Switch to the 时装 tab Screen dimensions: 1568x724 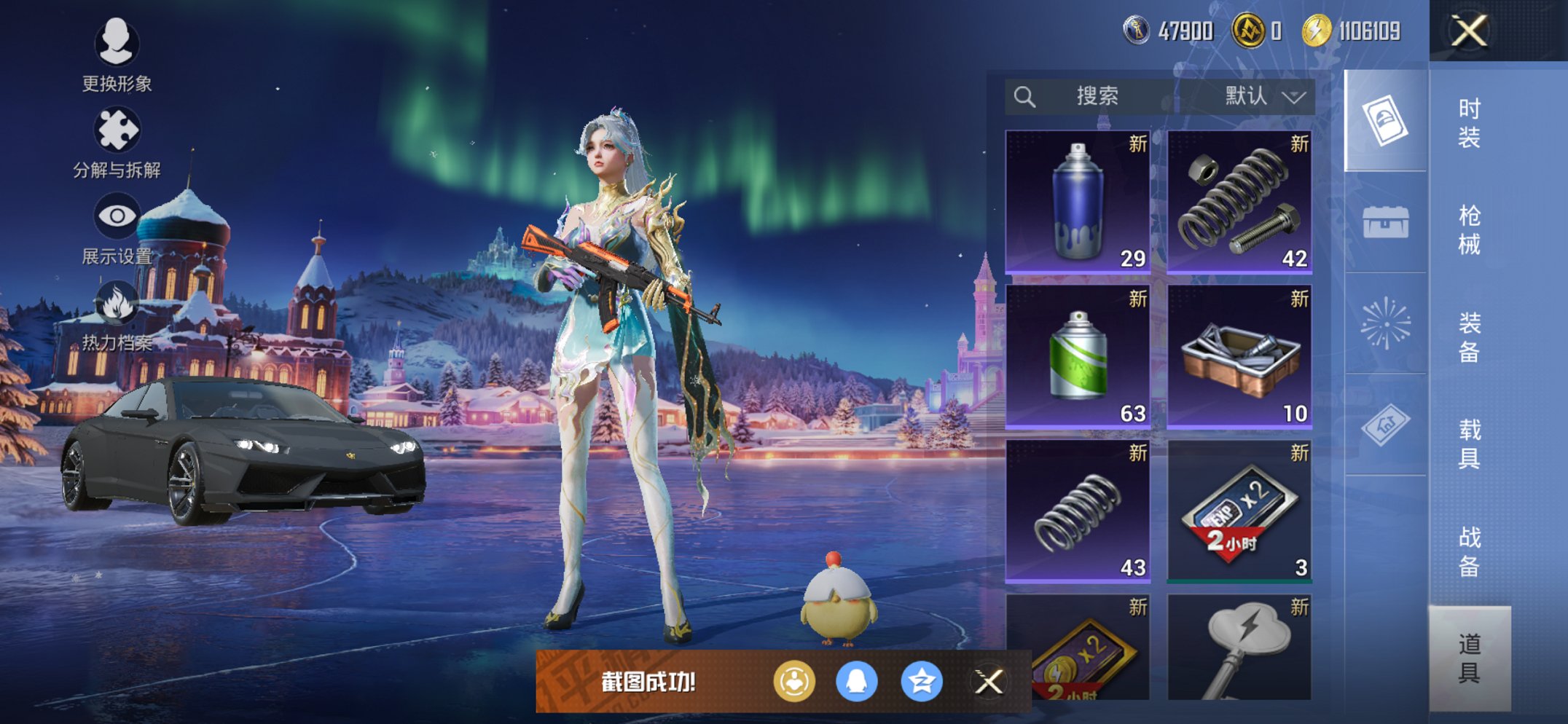coord(1469,123)
